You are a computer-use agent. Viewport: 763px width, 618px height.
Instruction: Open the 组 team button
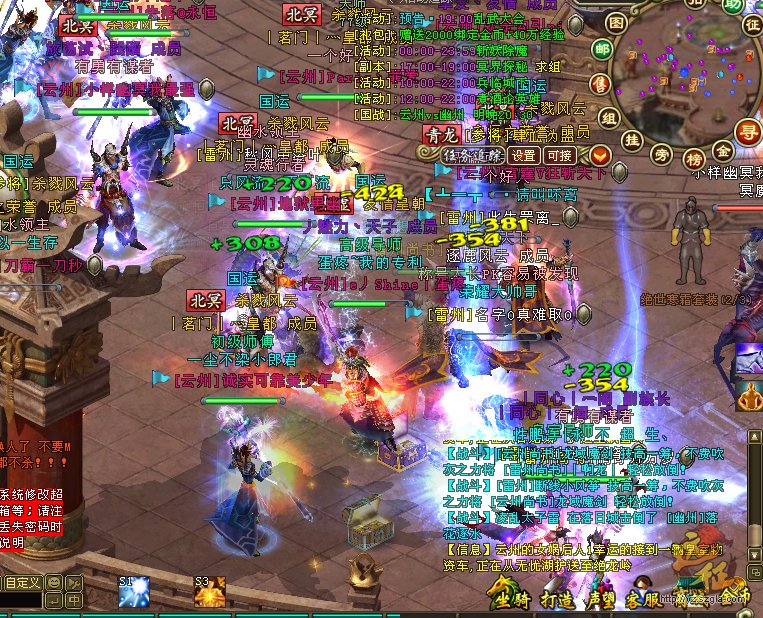click(608, 116)
